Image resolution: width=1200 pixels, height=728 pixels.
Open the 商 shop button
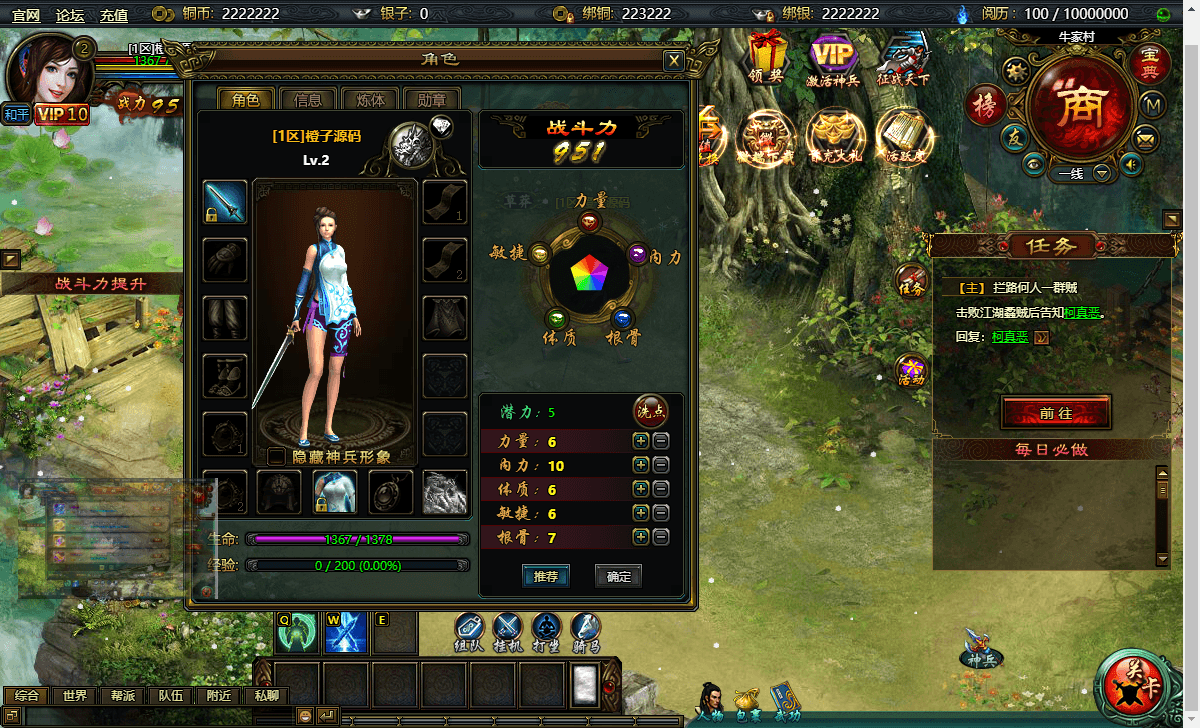point(1079,107)
